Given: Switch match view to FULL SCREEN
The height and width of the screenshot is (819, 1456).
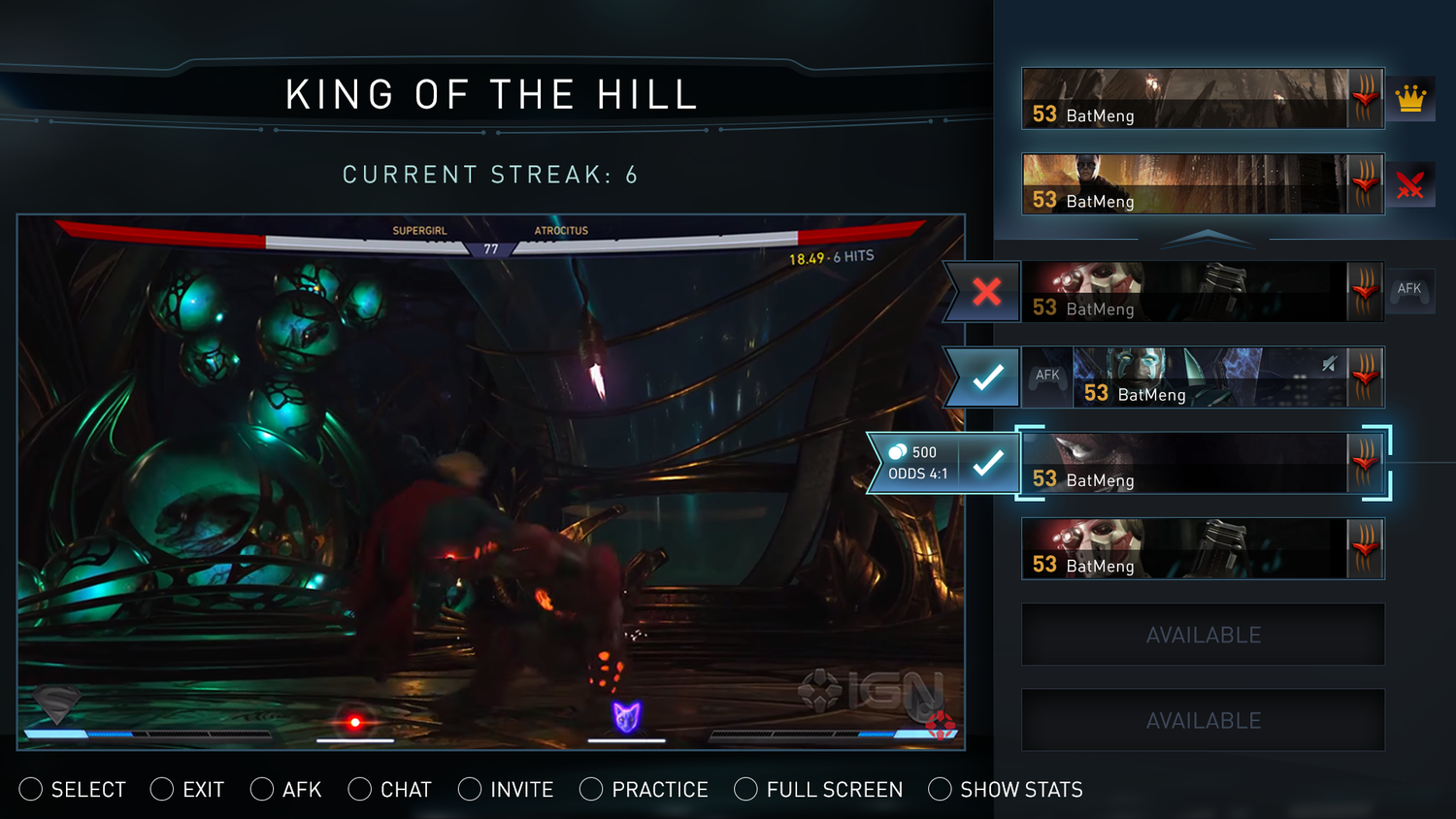Looking at the screenshot, I should point(818,790).
